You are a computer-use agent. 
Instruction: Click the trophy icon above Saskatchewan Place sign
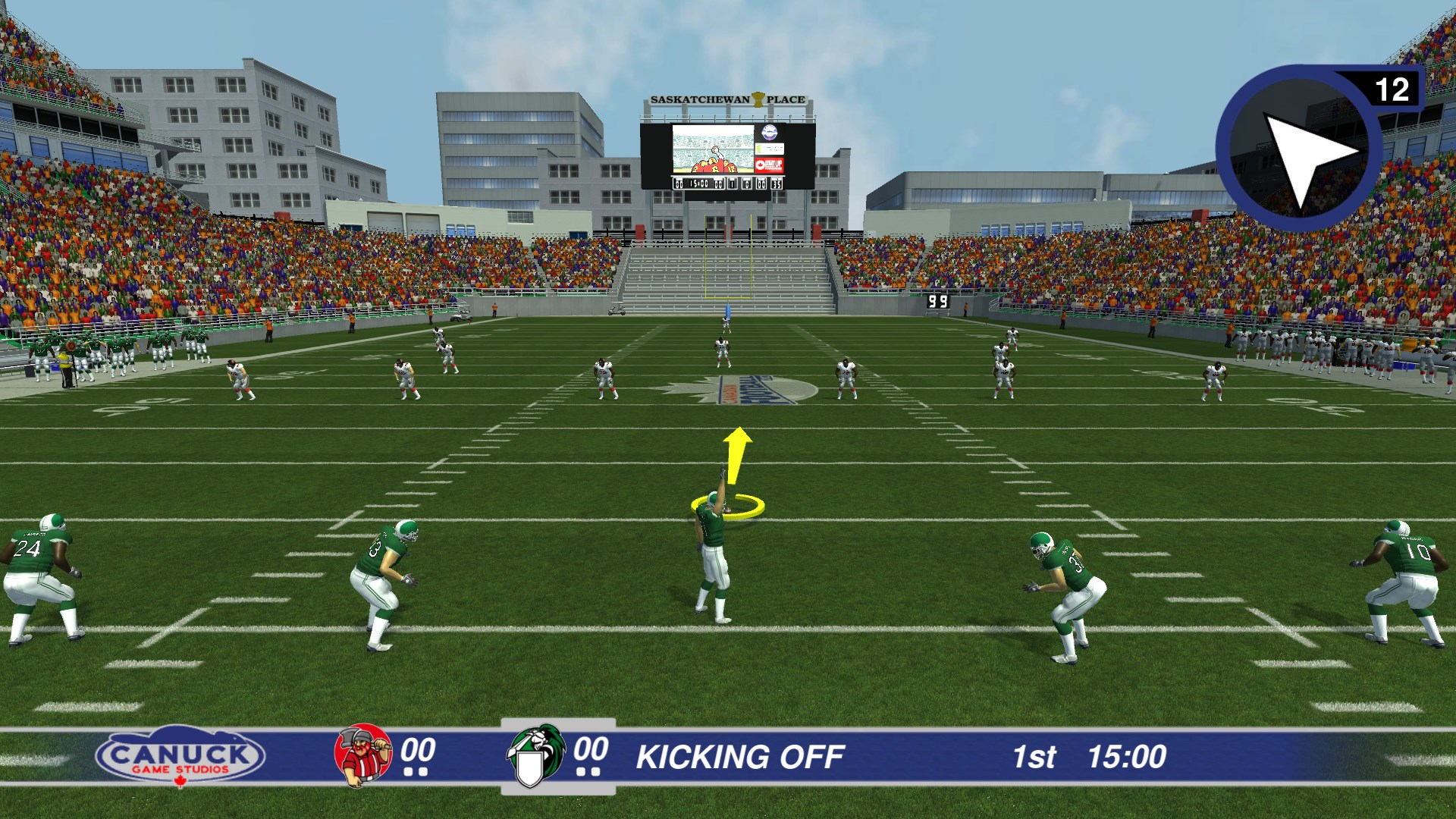(x=758, y=99)
